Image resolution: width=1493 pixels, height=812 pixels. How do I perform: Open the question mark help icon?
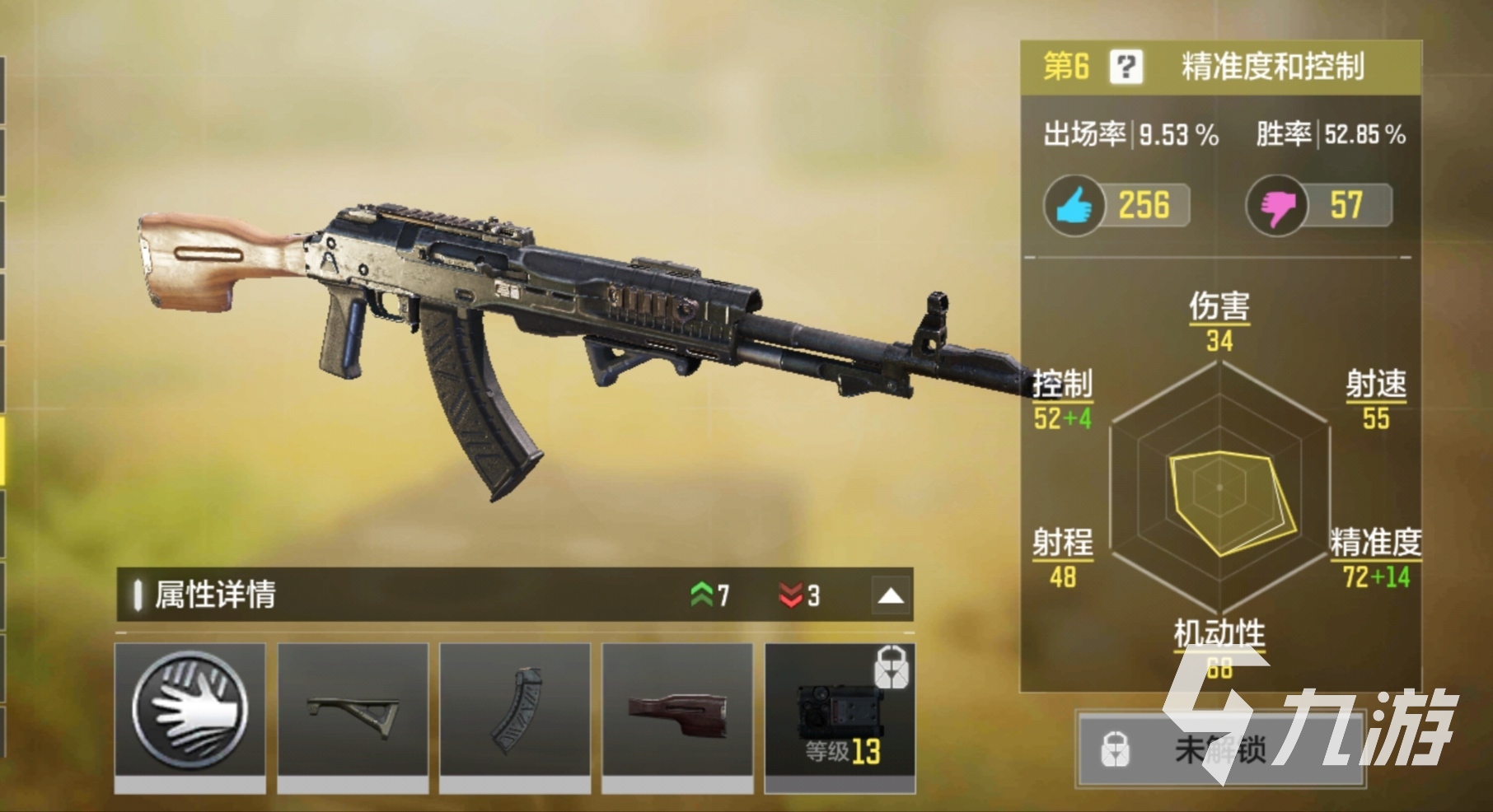pos(1126,67)
